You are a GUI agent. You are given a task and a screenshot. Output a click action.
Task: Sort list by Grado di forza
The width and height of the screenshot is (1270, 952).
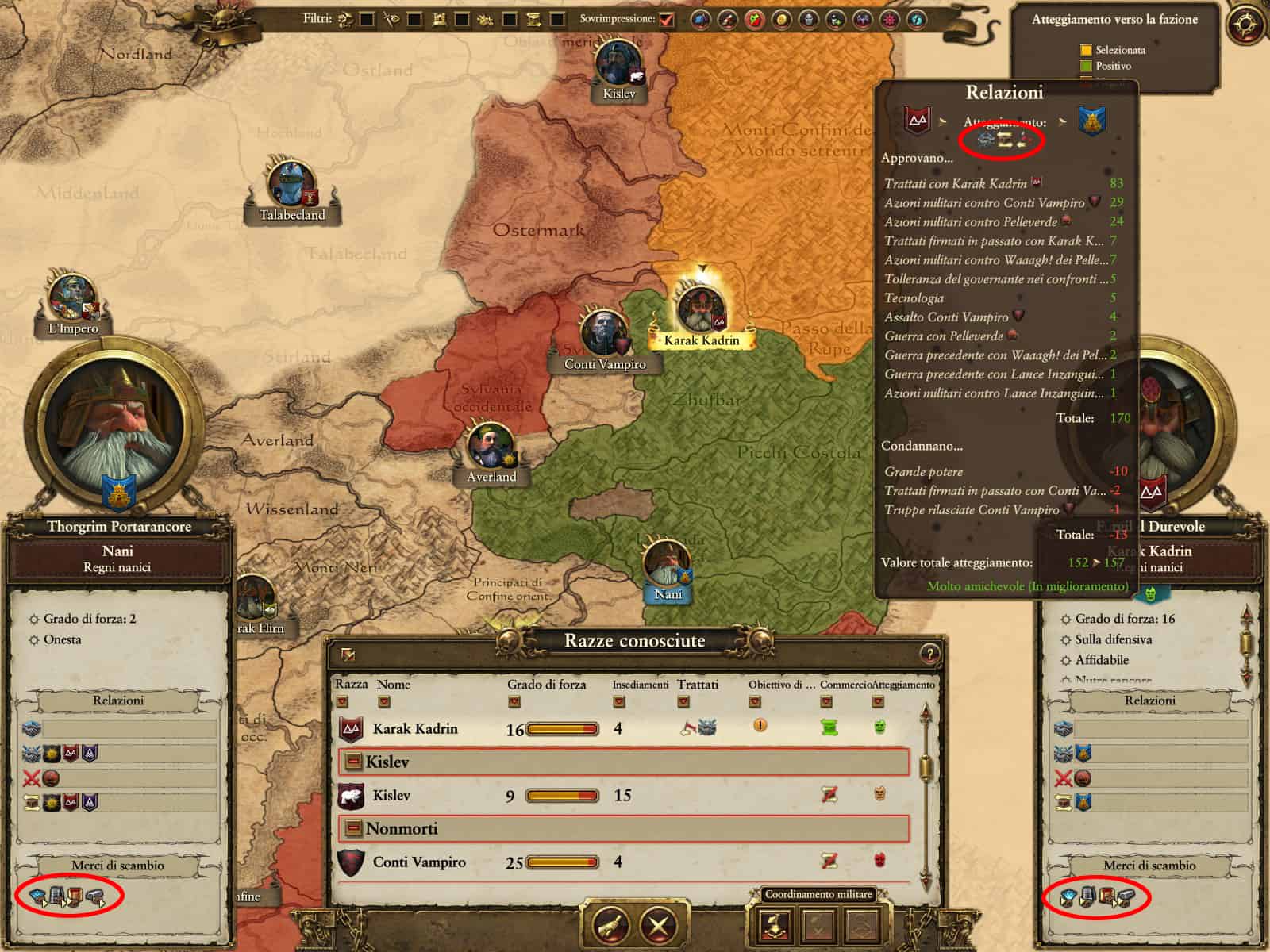point(514,701)
